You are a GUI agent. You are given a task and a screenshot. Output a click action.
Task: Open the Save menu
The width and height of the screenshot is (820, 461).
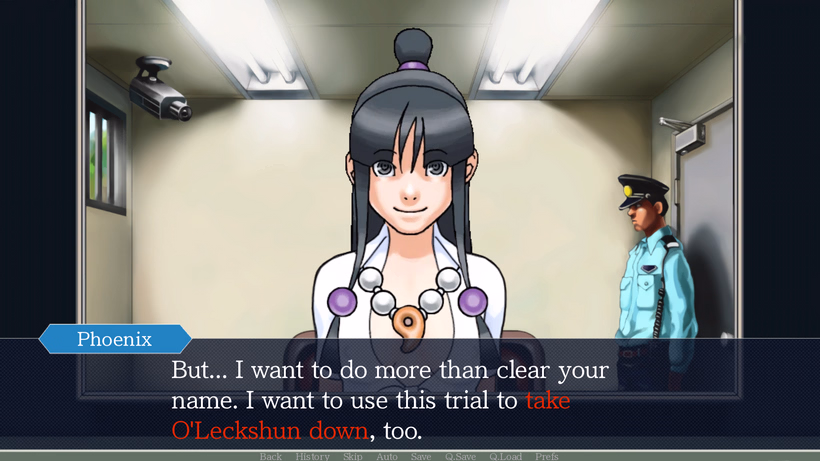coord(421,456)
